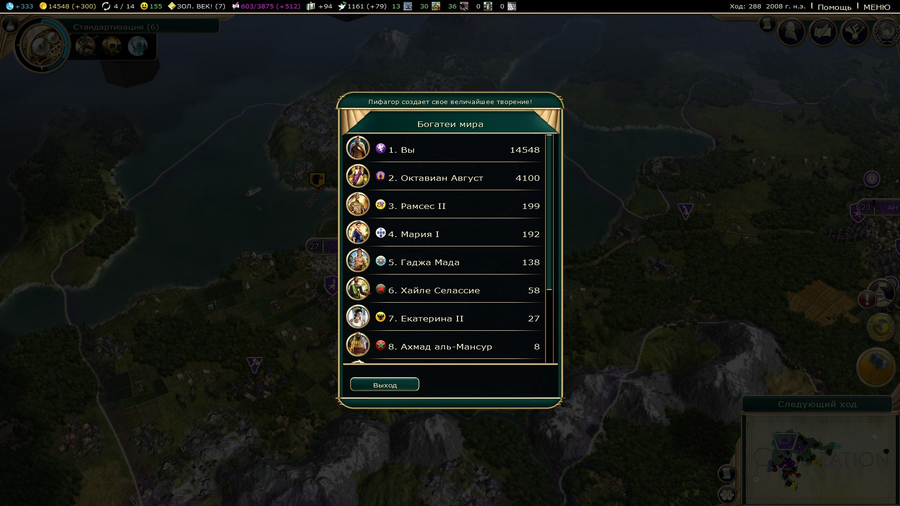Open the МЕНЮ in the top bar
This screenshot has width=900, height=506.
click(x=876, y=7)
